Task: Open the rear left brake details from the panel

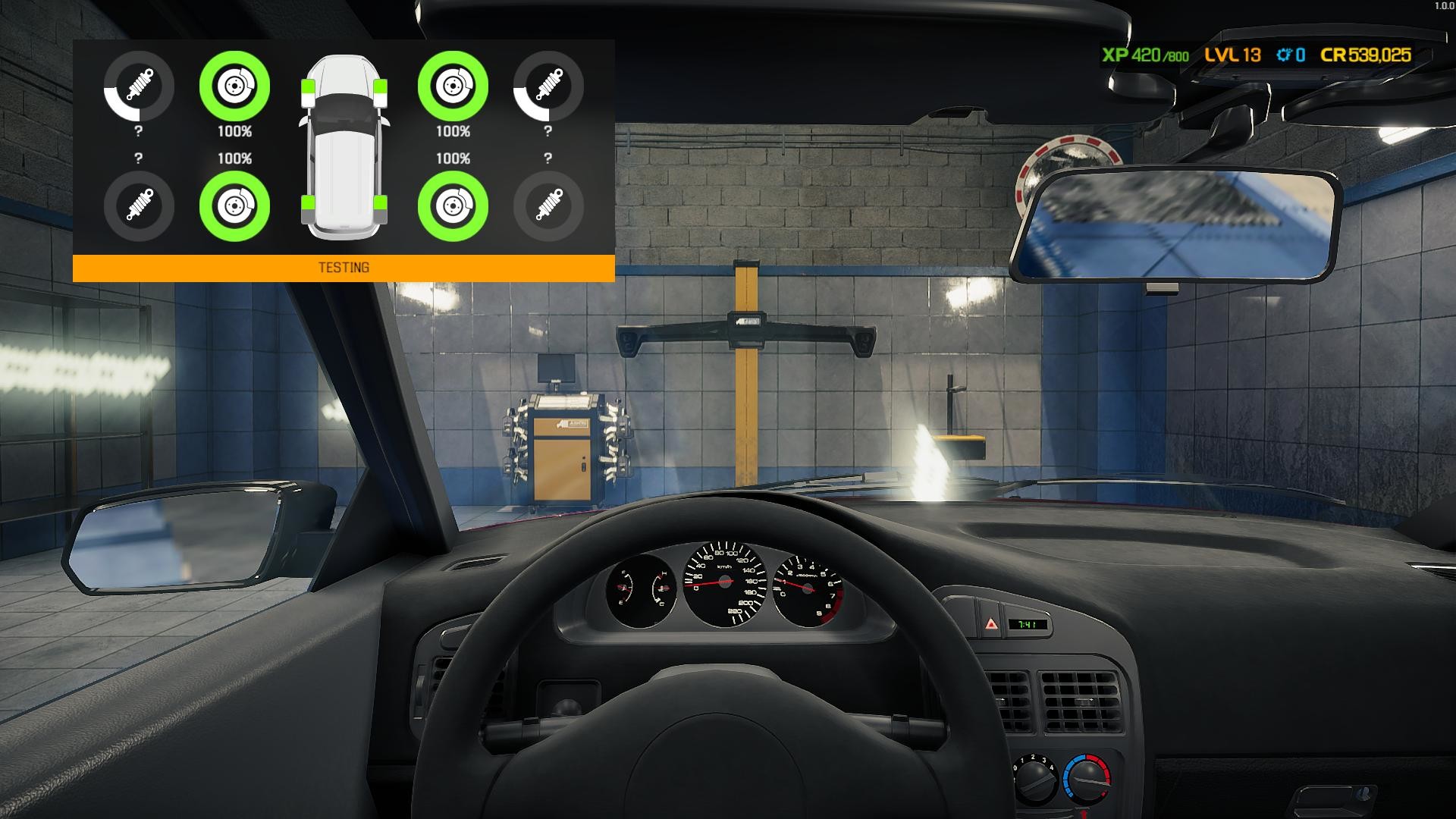Action: coord(235,206)
